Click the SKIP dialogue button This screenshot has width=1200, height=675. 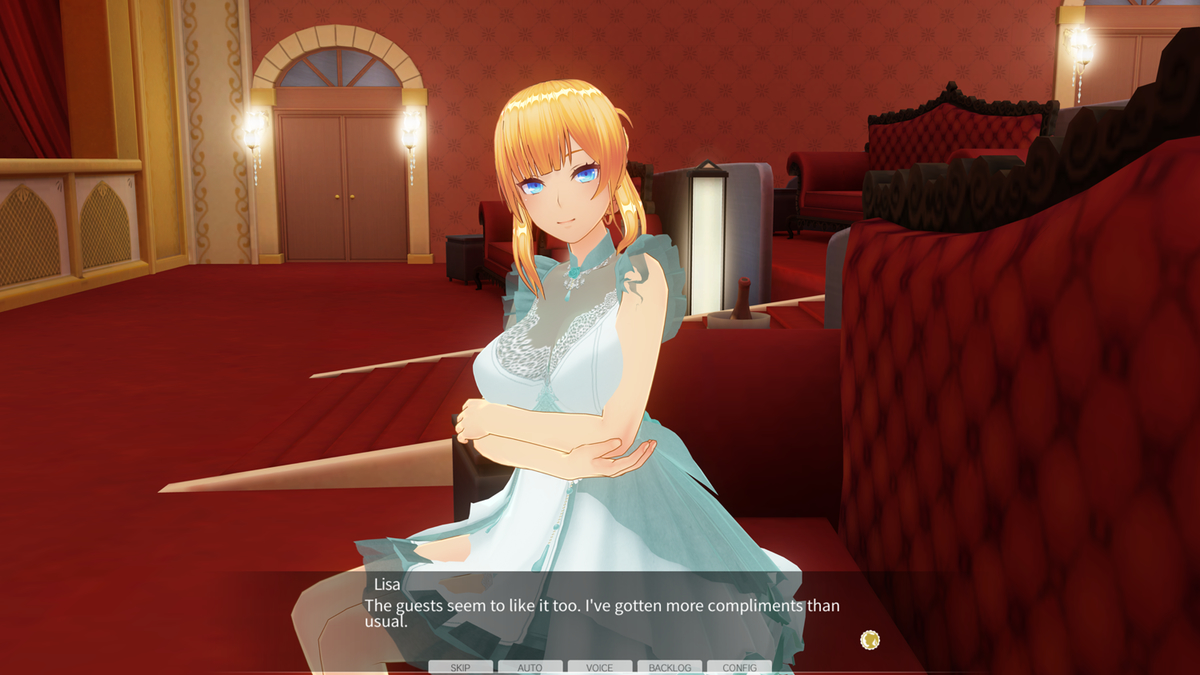click(460, 667)
